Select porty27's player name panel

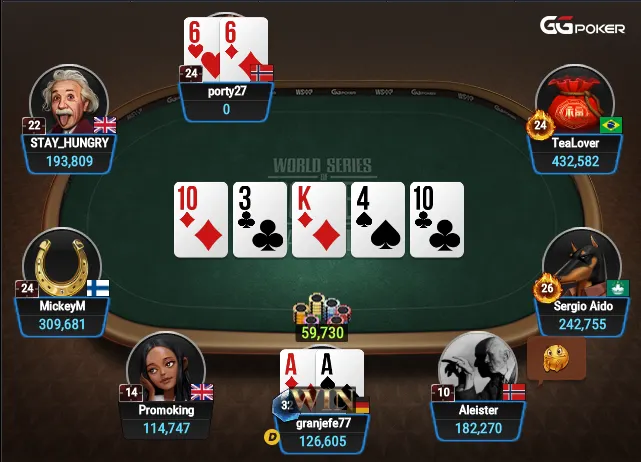[x=226, y=100]
